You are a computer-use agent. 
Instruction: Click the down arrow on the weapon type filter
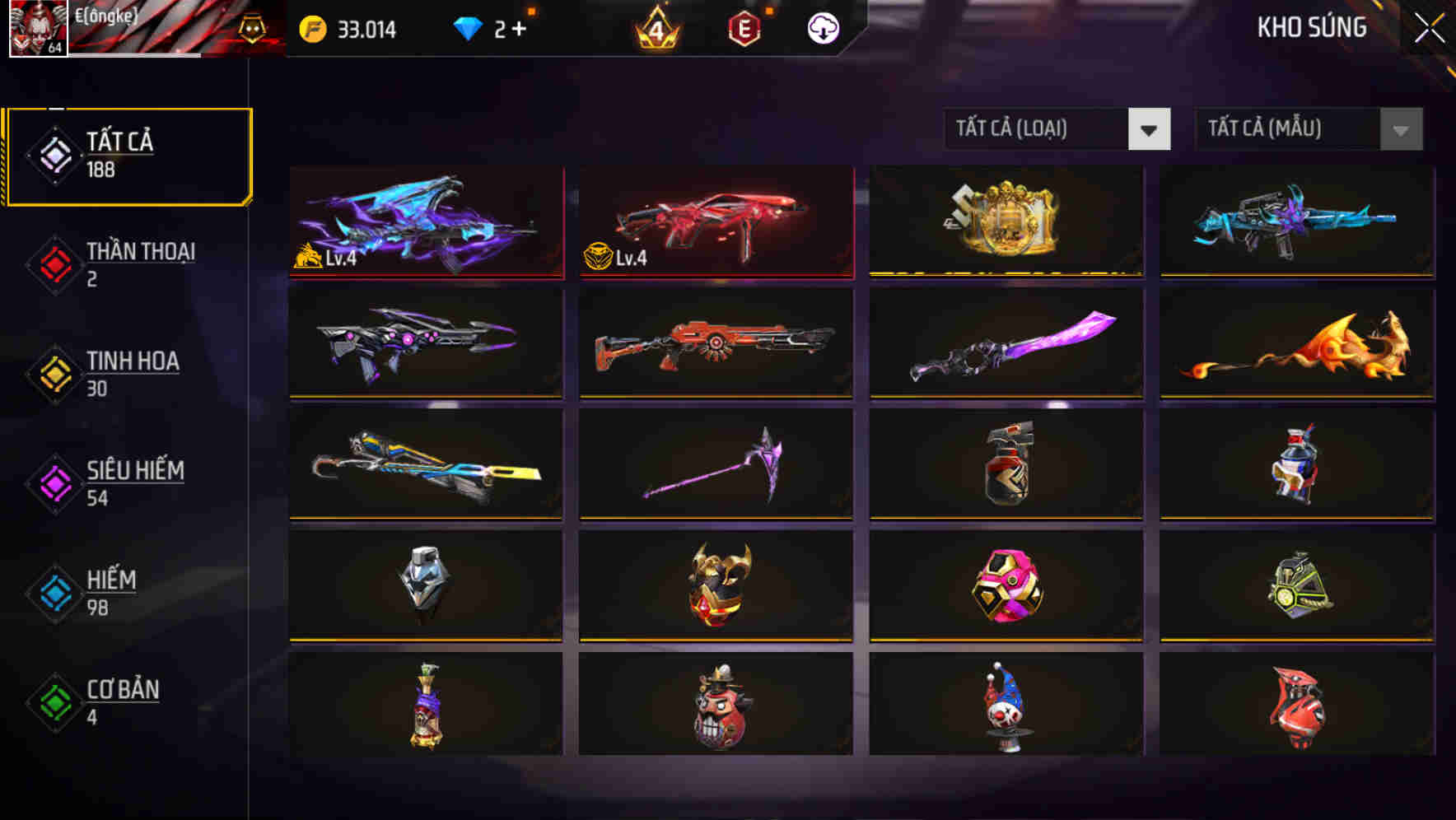(x=1150, y=129)
